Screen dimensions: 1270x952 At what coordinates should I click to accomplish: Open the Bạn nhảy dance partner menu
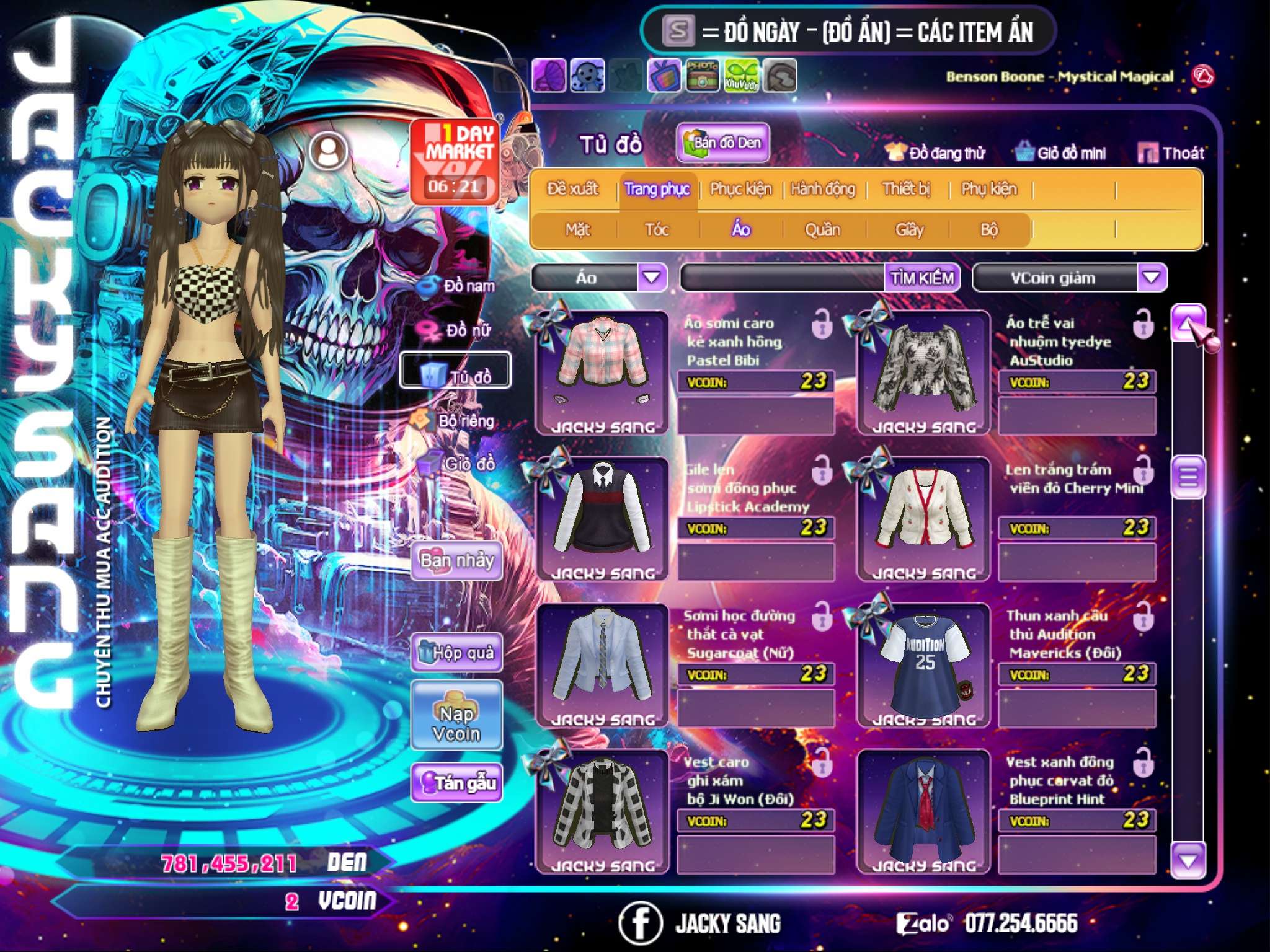pyautogui.click(x=457, y=561)
